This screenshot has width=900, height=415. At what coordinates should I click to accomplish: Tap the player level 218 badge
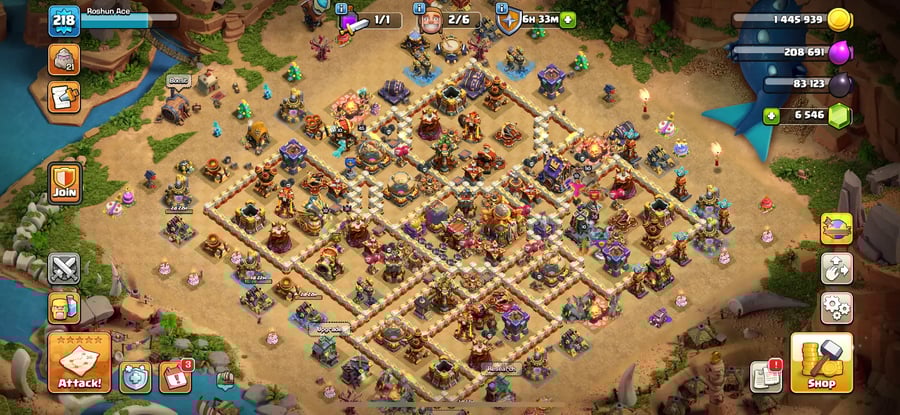coord(64,20)
